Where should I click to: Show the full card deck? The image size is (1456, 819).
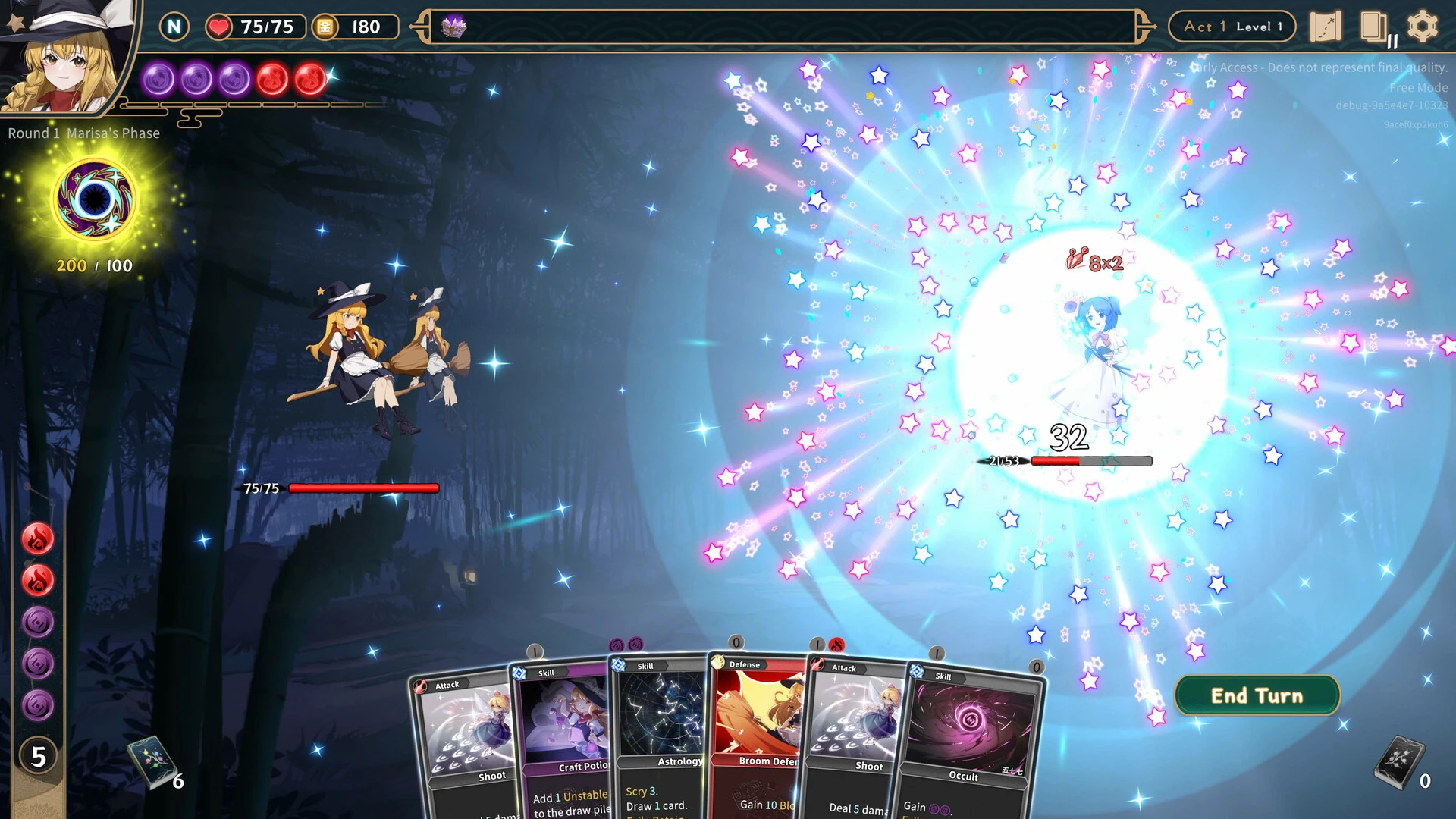pyautogui.click(x=1373, y=27)
